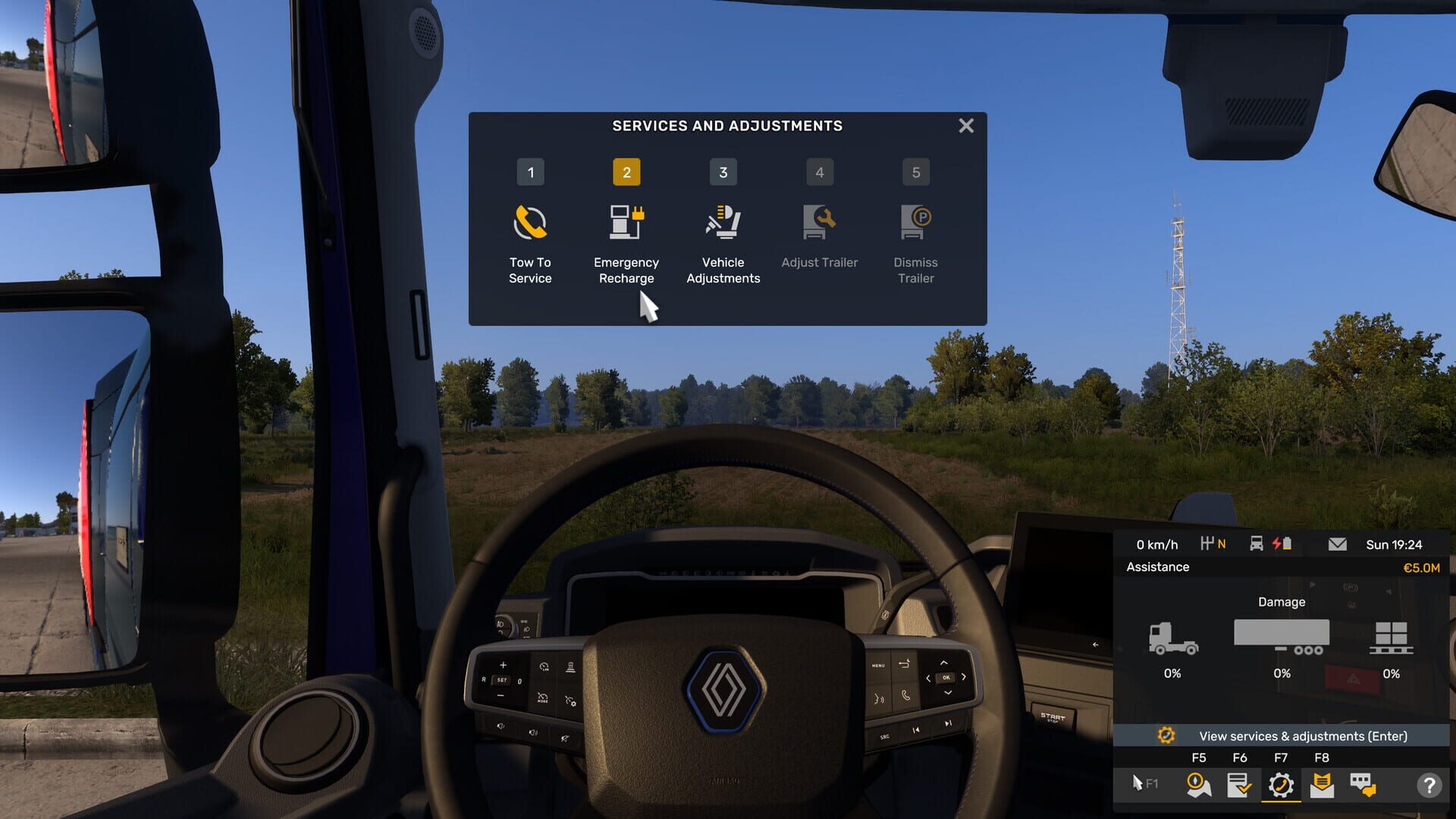Viewport: 1456px width, 819px height.
Task: Click the F1 cursor mode icon
Action: (1142, 783)
